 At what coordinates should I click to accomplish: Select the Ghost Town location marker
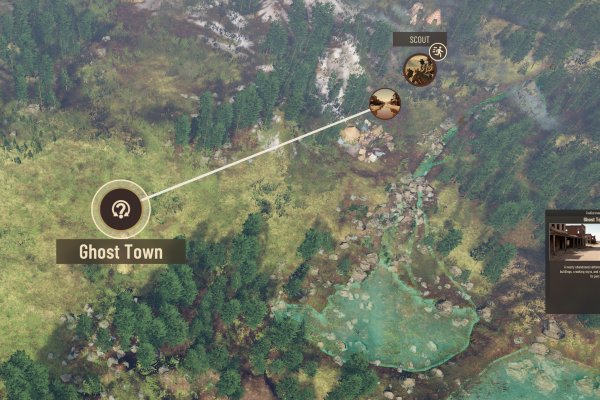tap(121, 209)
